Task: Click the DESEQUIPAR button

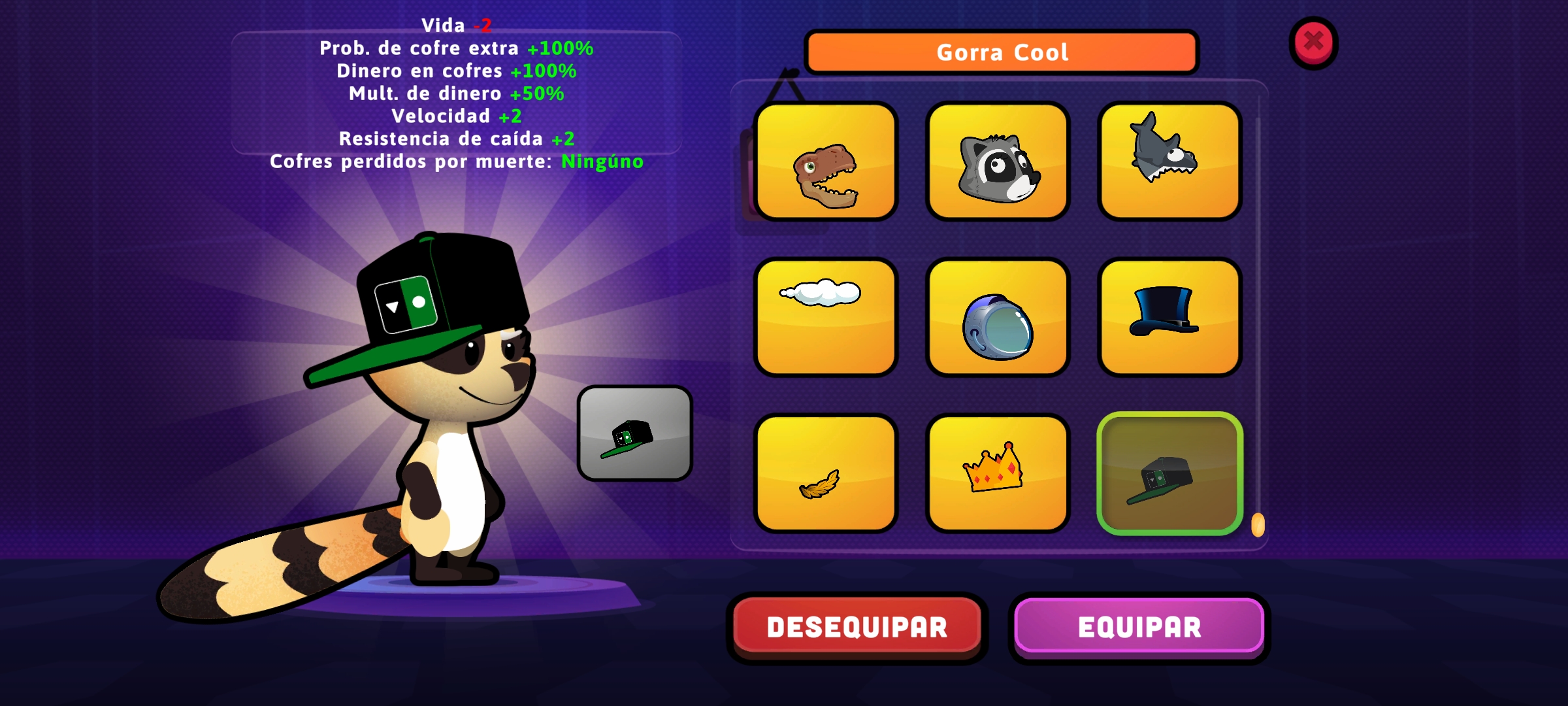Action: pos(857,627)
